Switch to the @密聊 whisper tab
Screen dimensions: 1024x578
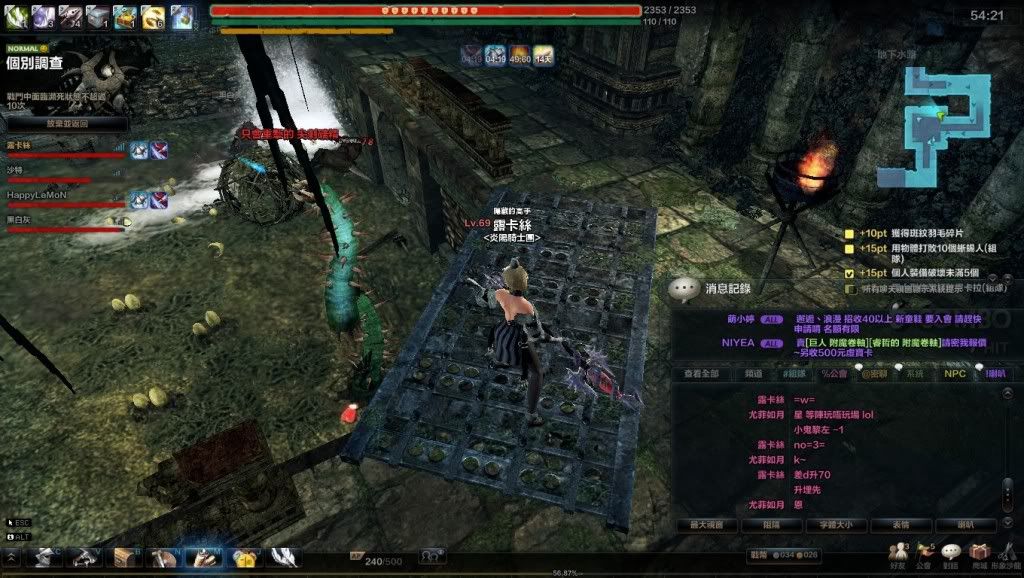(x=875, y=373)
